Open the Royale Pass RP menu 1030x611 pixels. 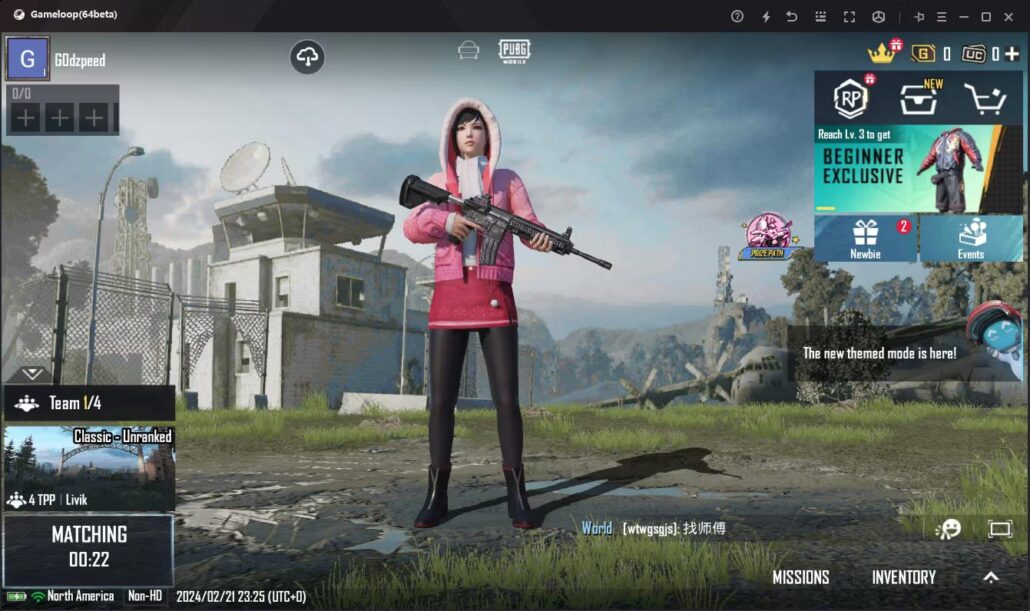(x=850, y=98)
